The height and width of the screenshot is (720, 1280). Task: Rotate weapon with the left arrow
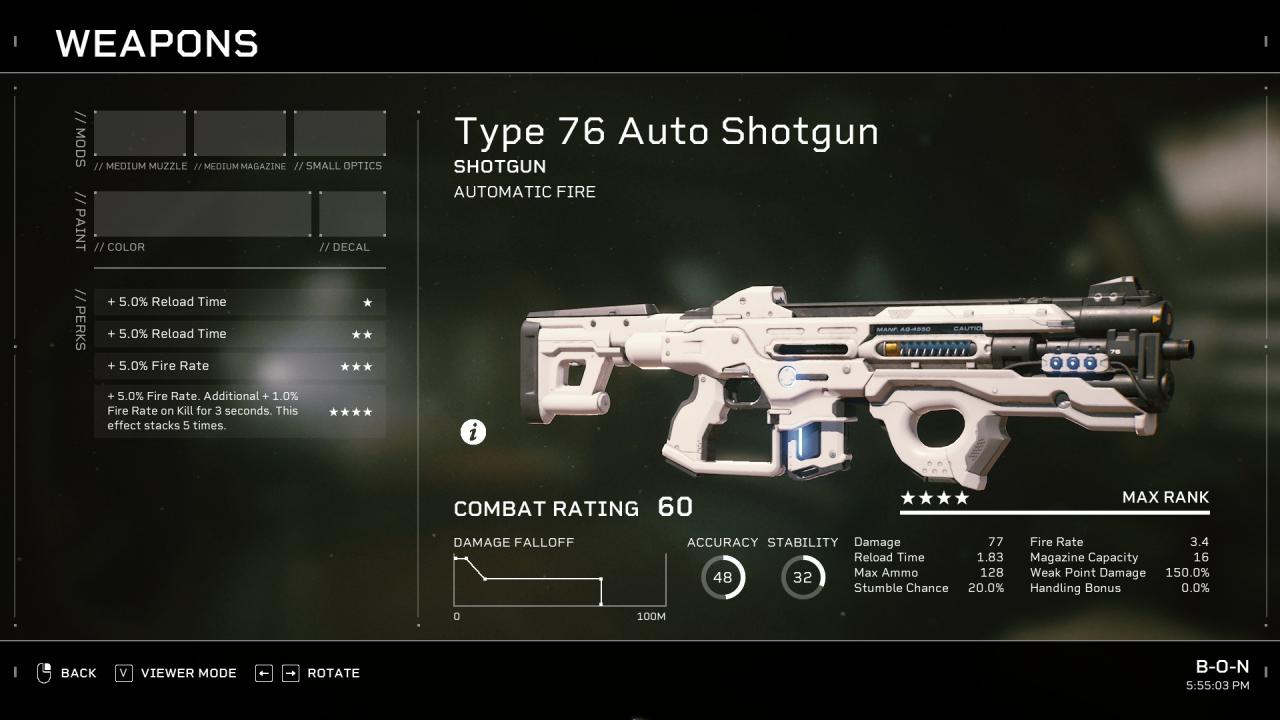point(264,673)
